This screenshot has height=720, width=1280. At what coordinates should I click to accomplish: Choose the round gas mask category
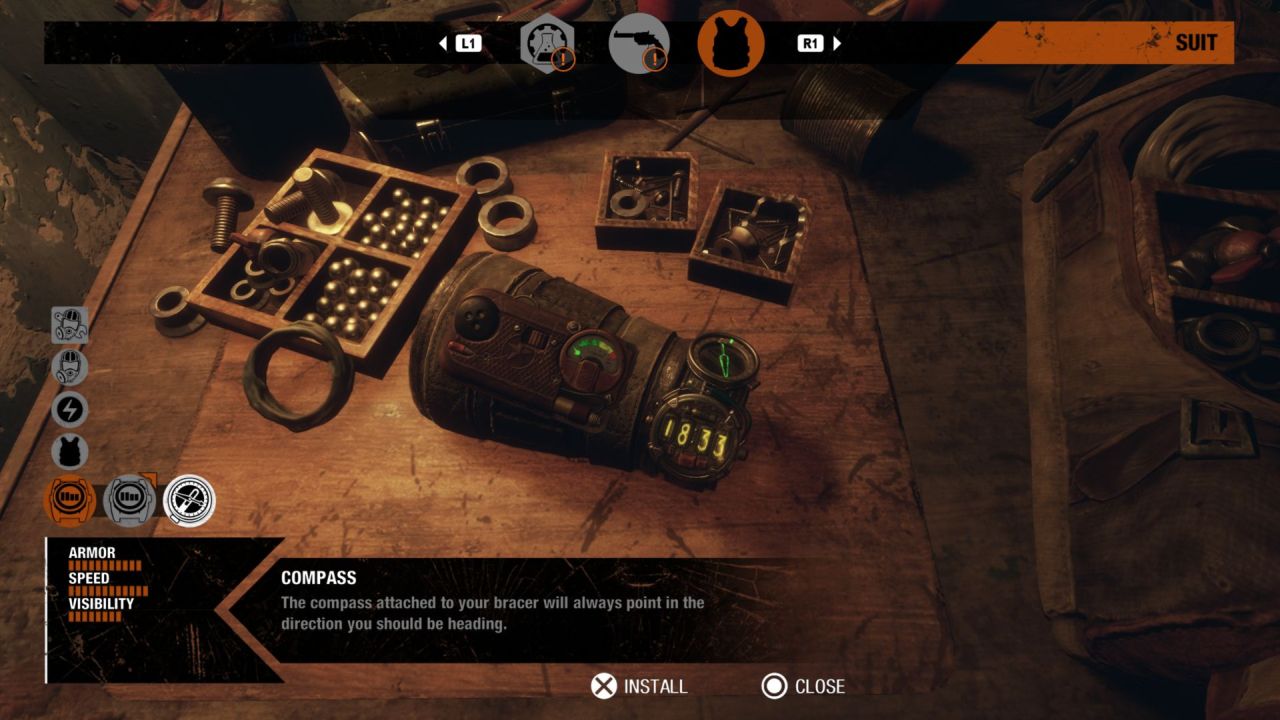70,367
